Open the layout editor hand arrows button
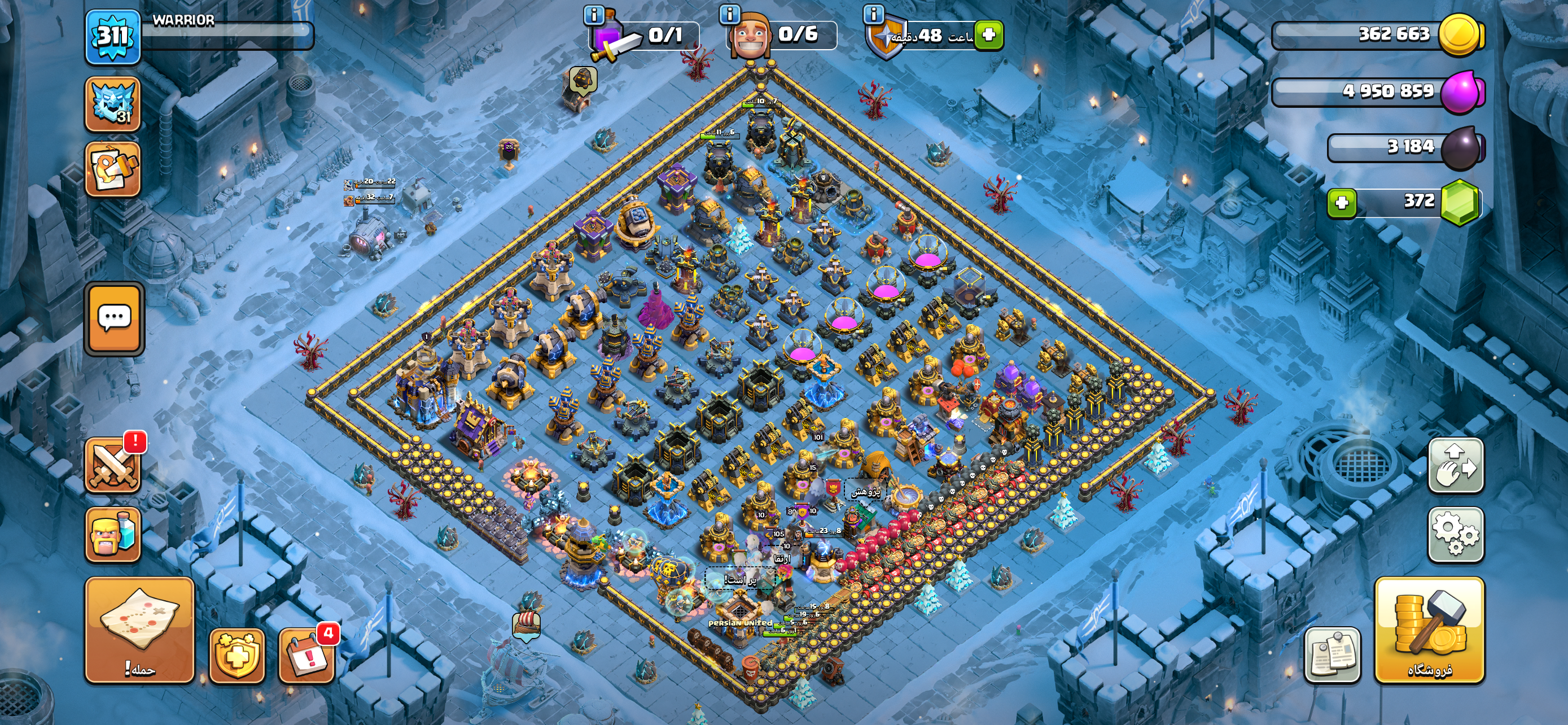The image size is (1568, 725). [1455, 466]
